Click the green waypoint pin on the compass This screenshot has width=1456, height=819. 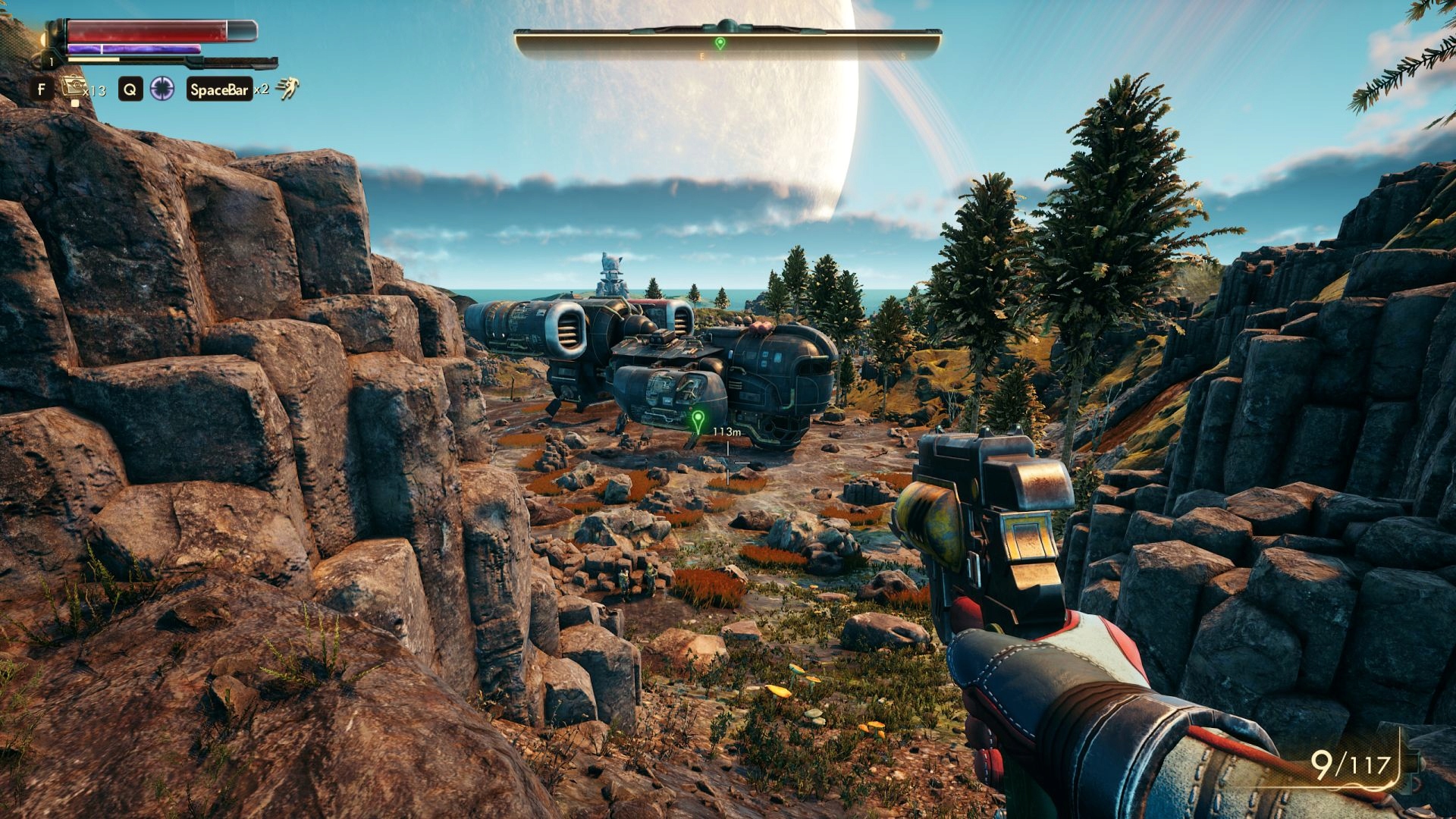point(720,44)
